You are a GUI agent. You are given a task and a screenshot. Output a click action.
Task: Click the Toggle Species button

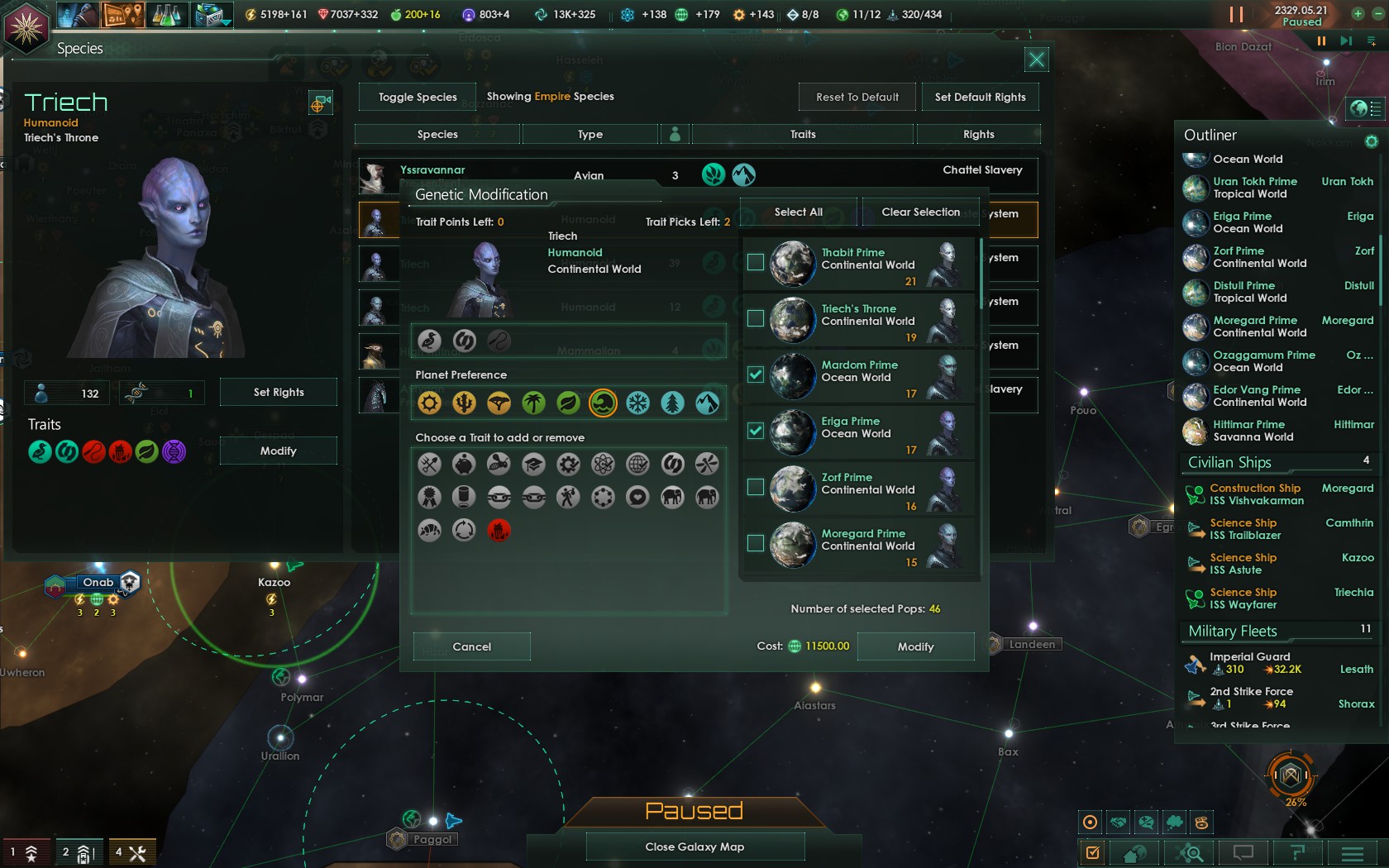418,97
